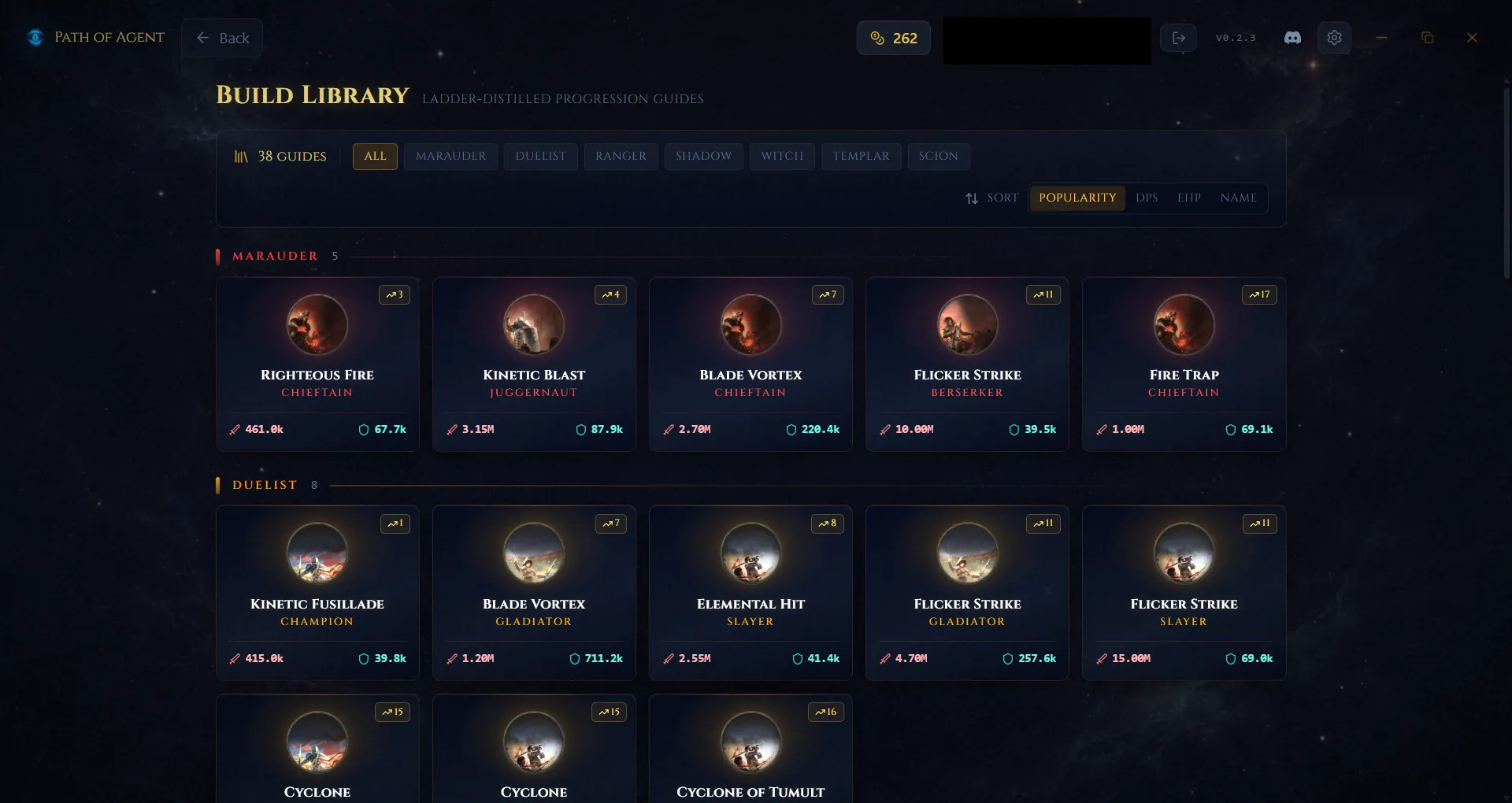This screenshot has width=1512, height=803.
Task: Select the ALL guides tab
Action: pyautogui.click(x=374, y=156)
